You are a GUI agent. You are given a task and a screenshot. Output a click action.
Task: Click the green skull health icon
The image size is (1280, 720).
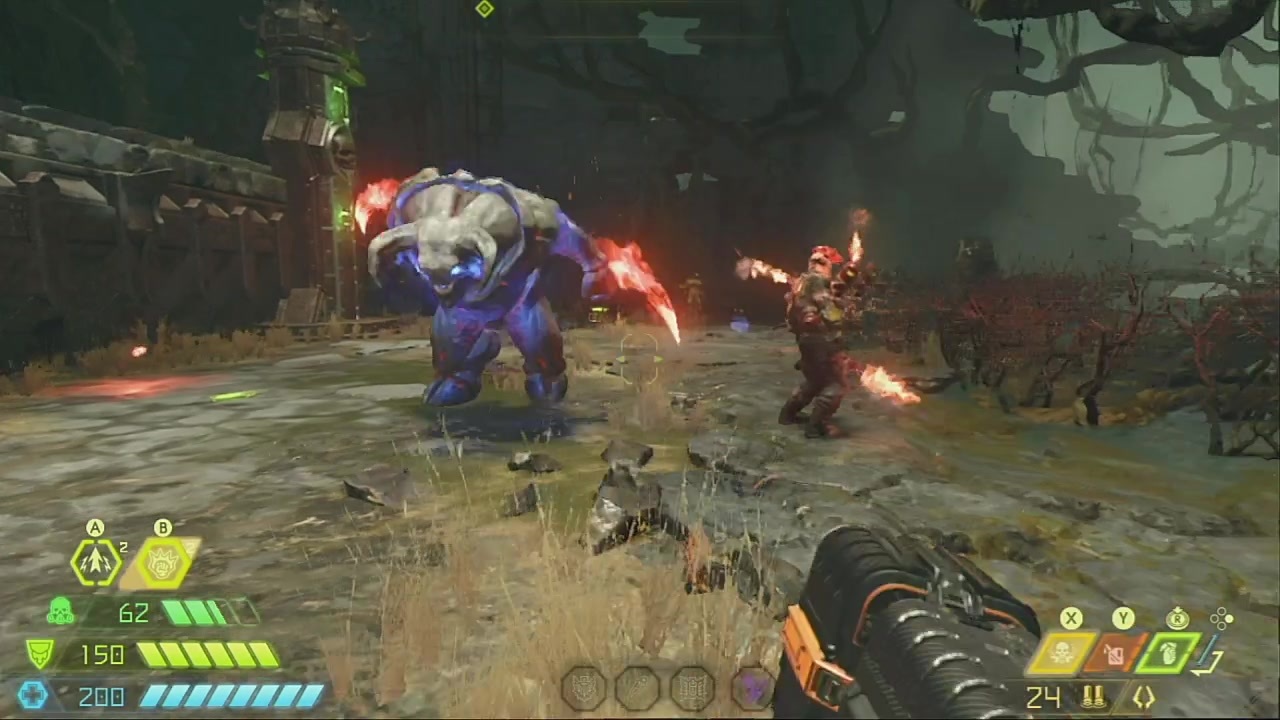click(x=62, y=613)
